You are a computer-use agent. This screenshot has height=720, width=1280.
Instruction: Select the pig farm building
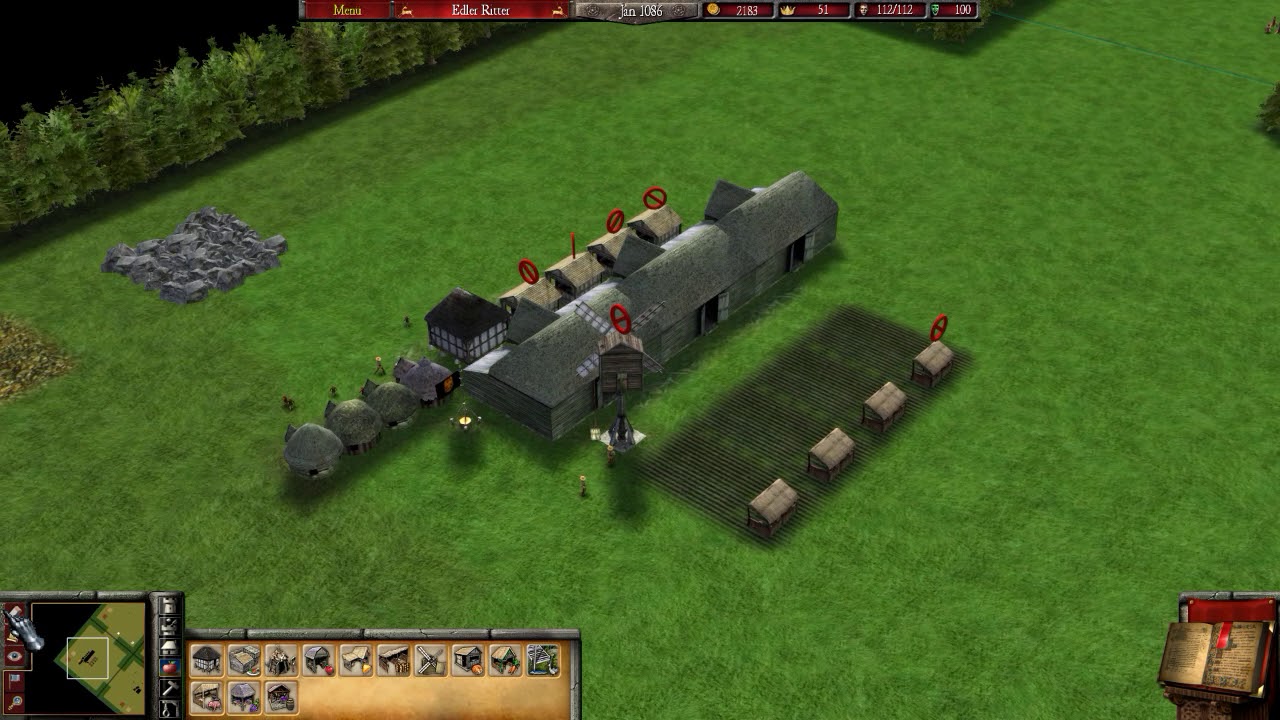coord(207,697)
